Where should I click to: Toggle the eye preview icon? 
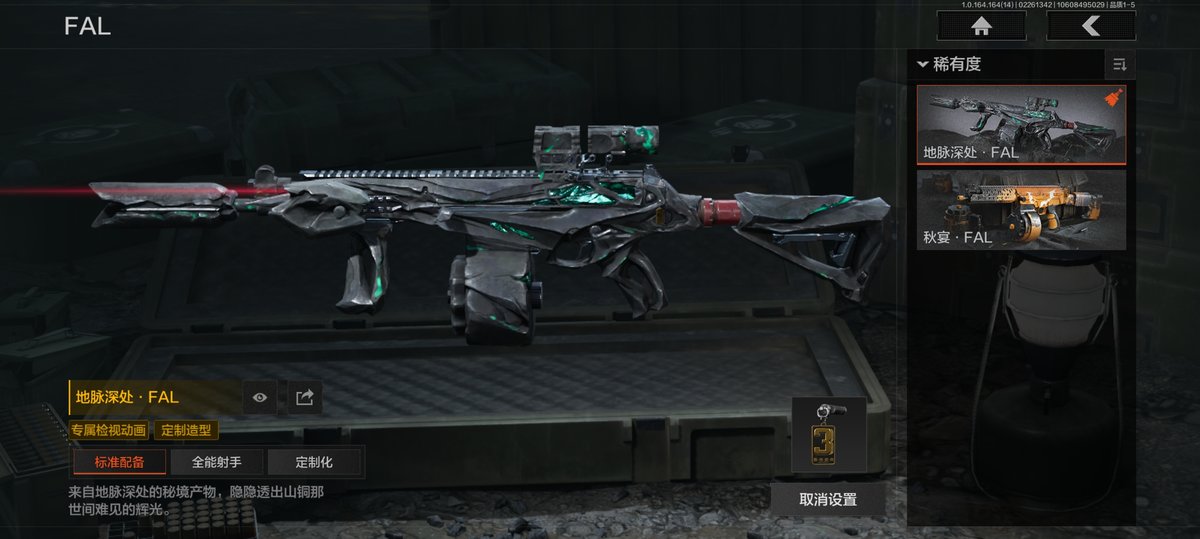click(x=260, y=398)
